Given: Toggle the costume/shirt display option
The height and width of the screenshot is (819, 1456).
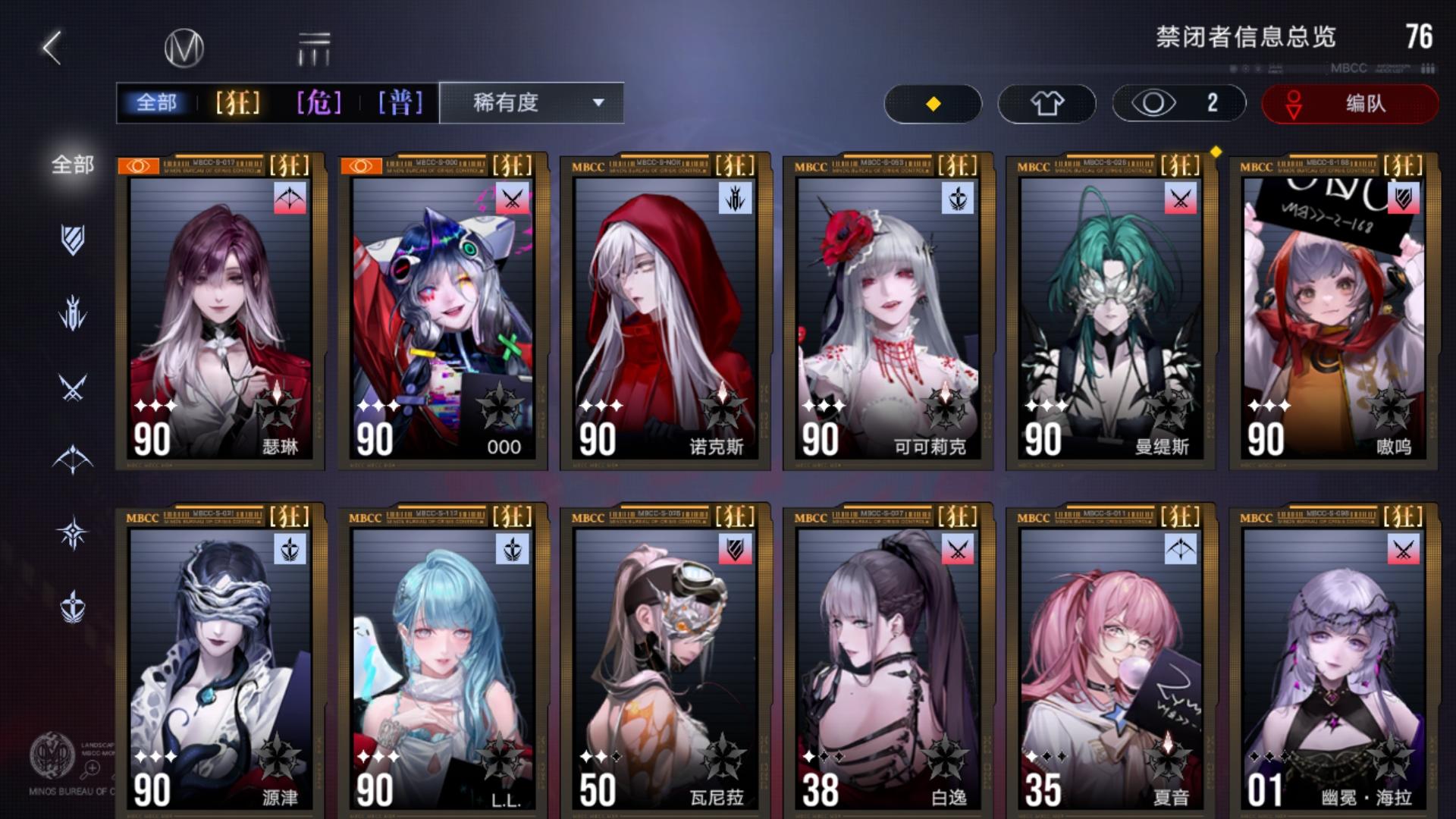Looking at the screenshot, I should [1046, 103].
